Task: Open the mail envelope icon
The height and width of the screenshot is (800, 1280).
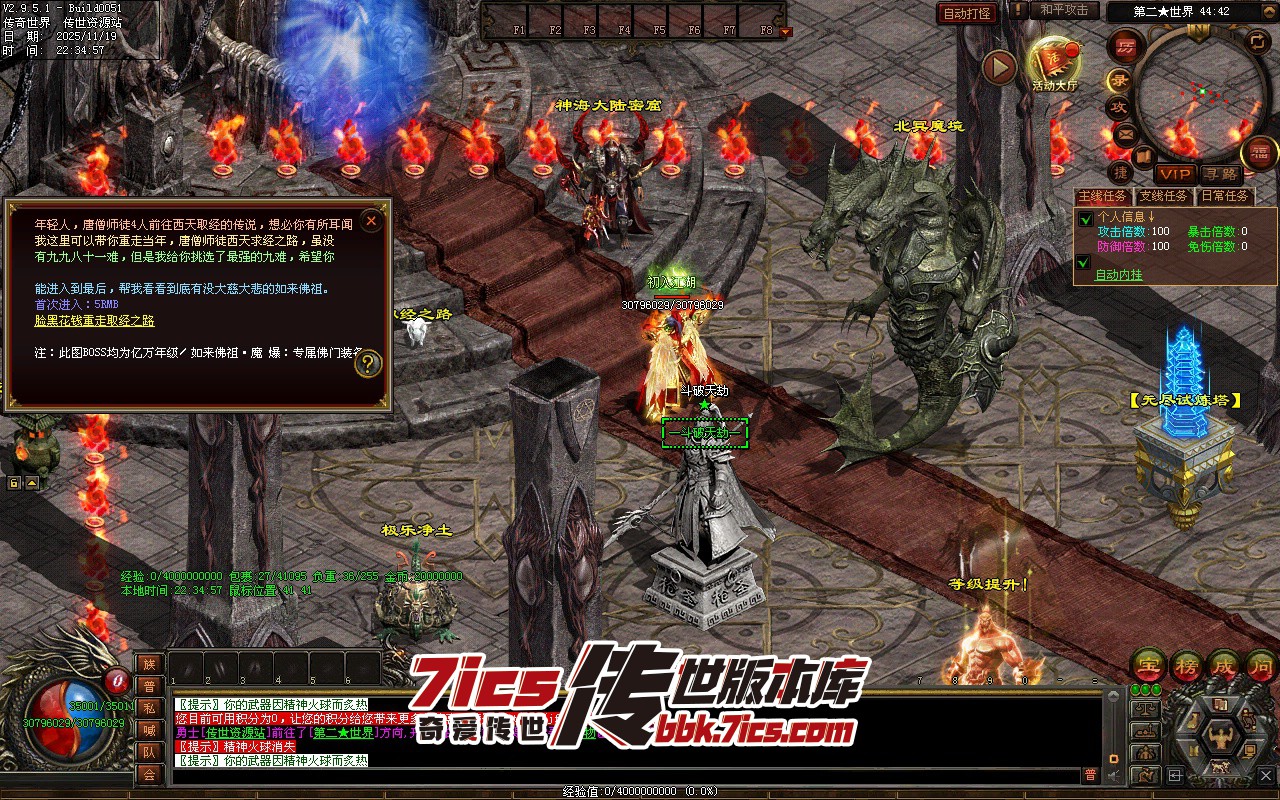Action: (x=1125, y=133)
